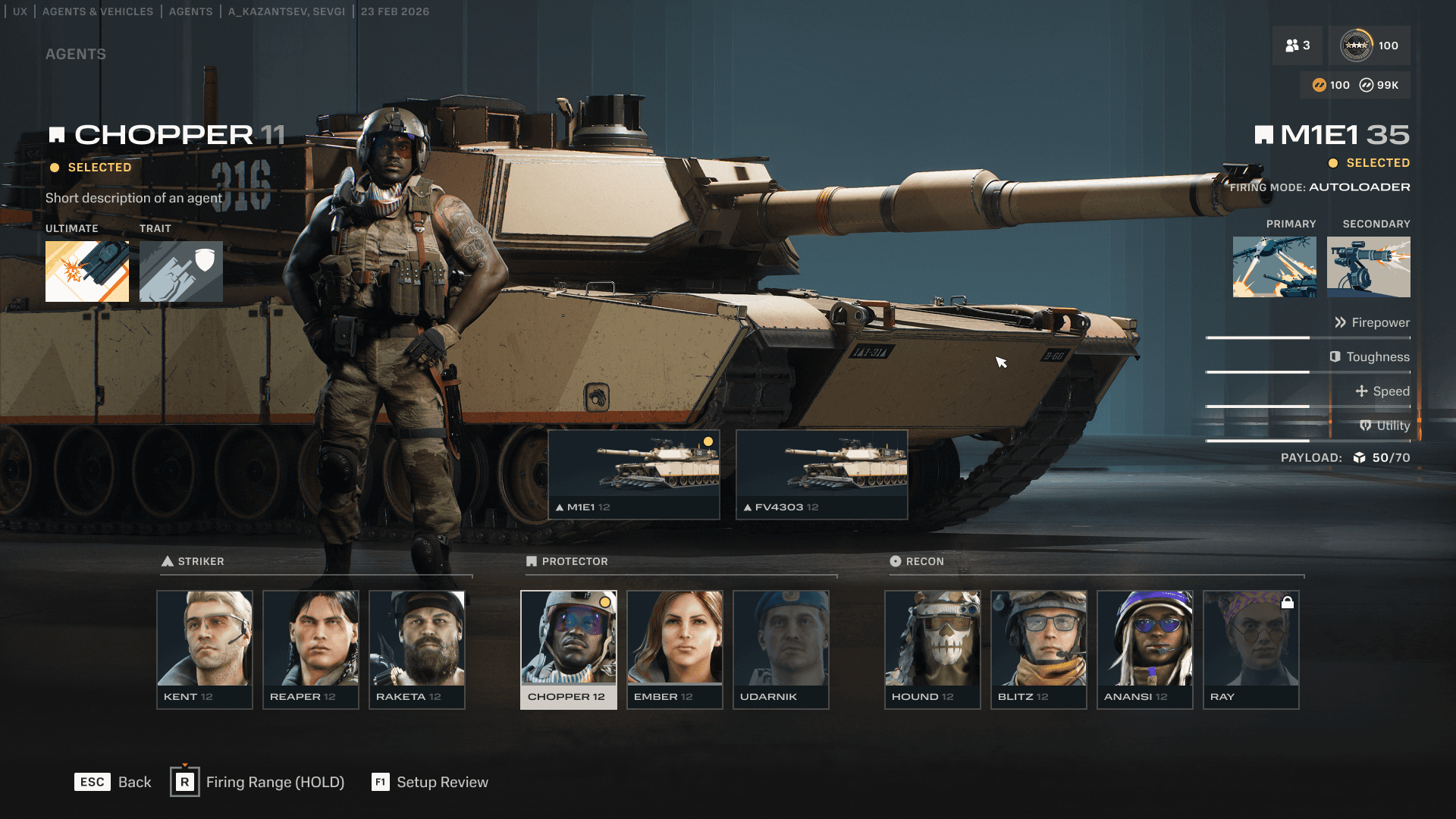The image size is (1456, 819).
Task: Select the Blitz agent portrait
Action: 1039,649
